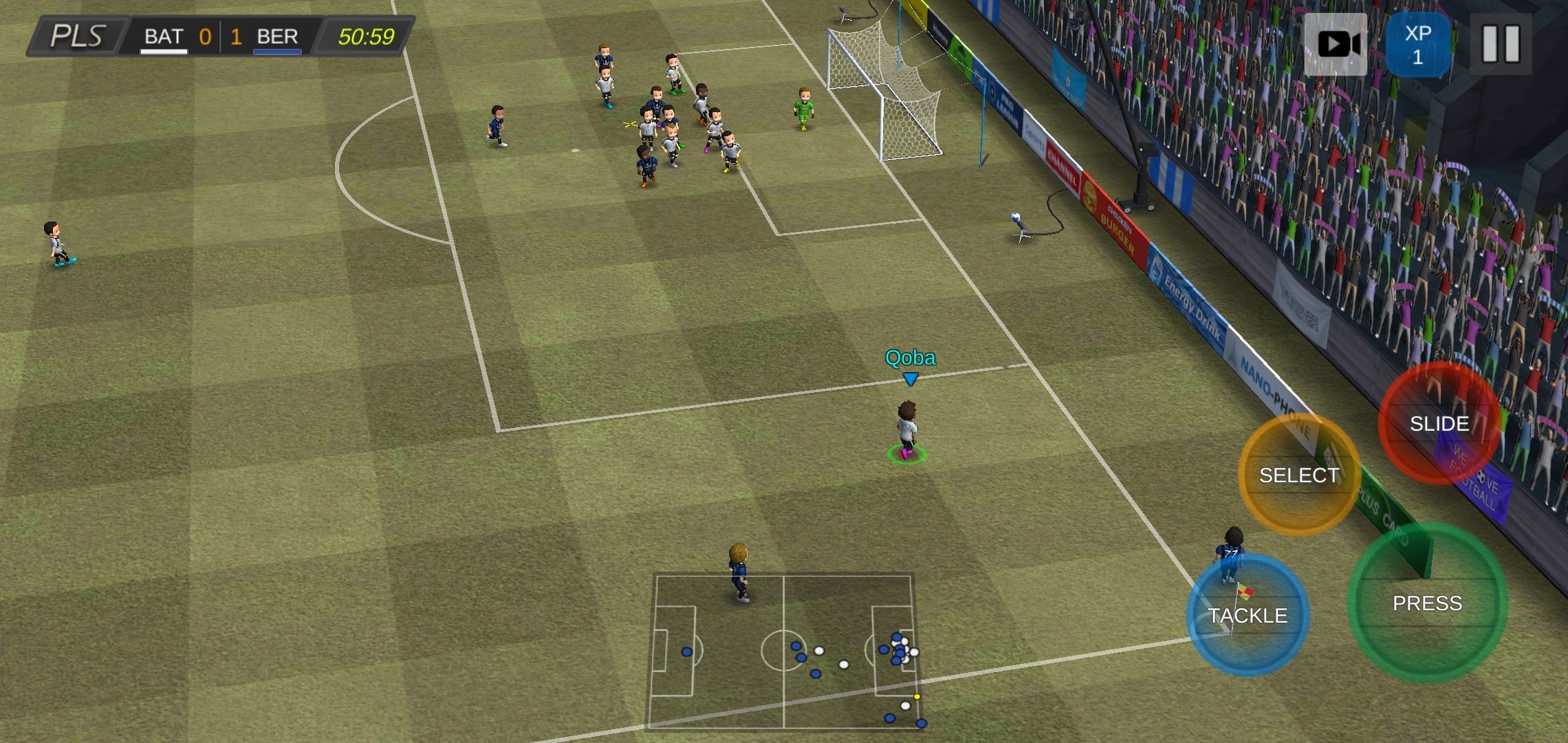The height and width of the screenshot is (743, 1568).
Task: Click the pitch minimap overlay
Action: 784,652
